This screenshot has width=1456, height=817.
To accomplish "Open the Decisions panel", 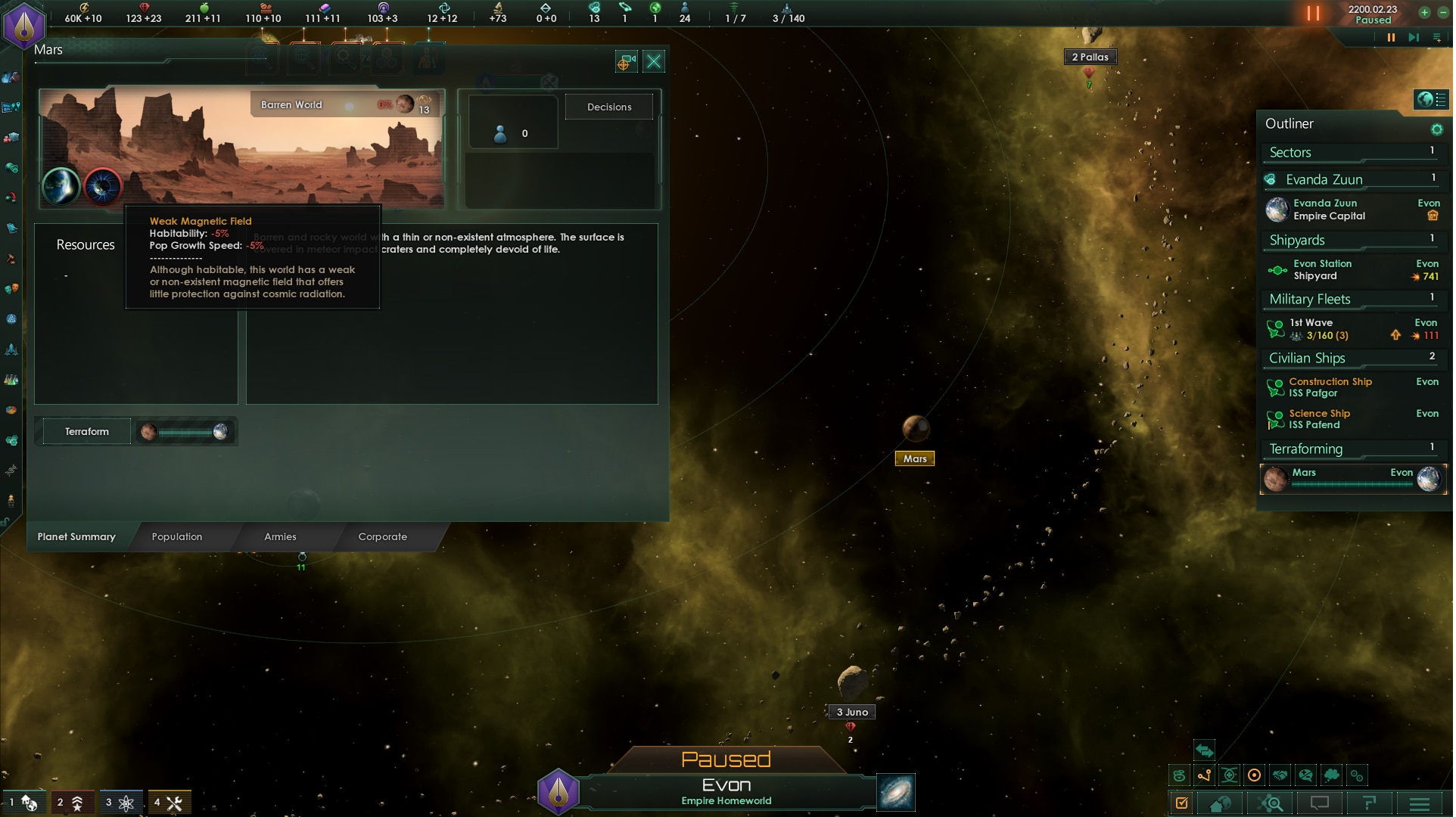I will click(610, 107).
